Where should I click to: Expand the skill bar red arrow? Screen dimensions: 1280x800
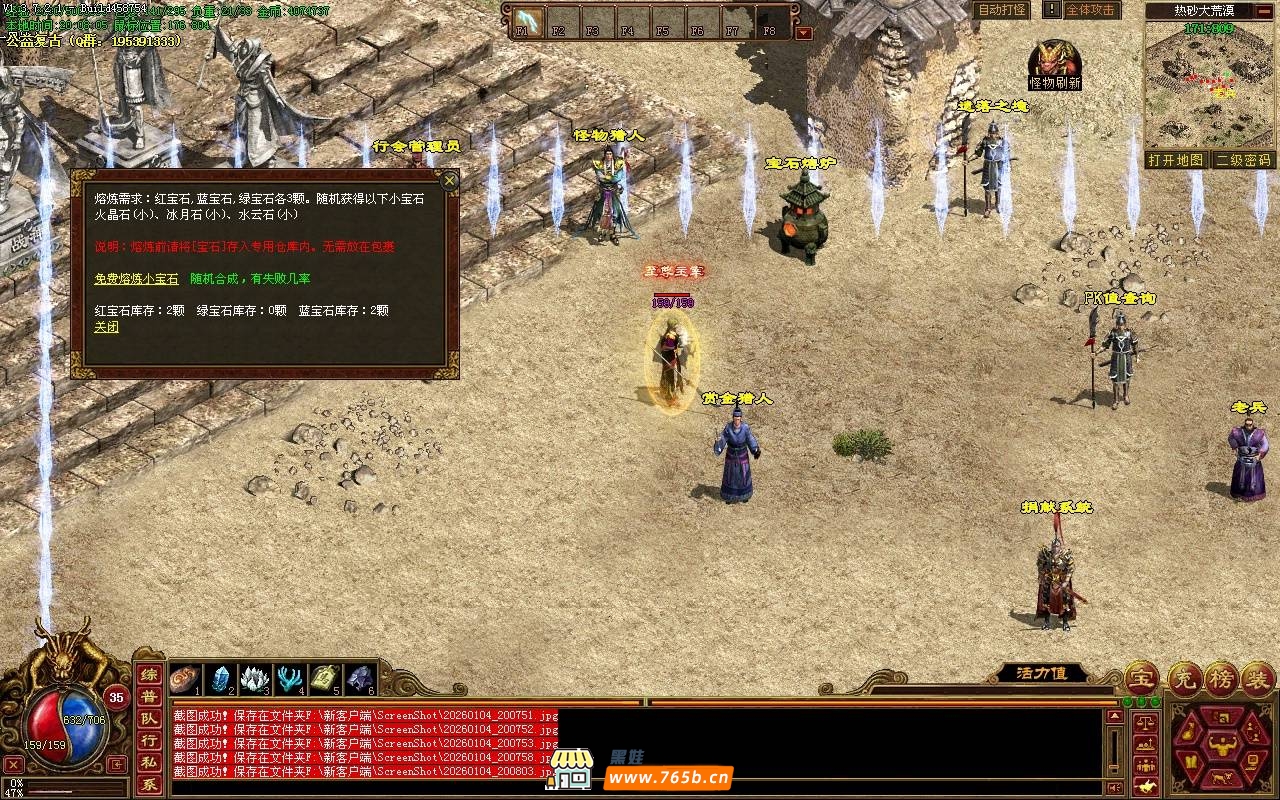tap(804, 33)
